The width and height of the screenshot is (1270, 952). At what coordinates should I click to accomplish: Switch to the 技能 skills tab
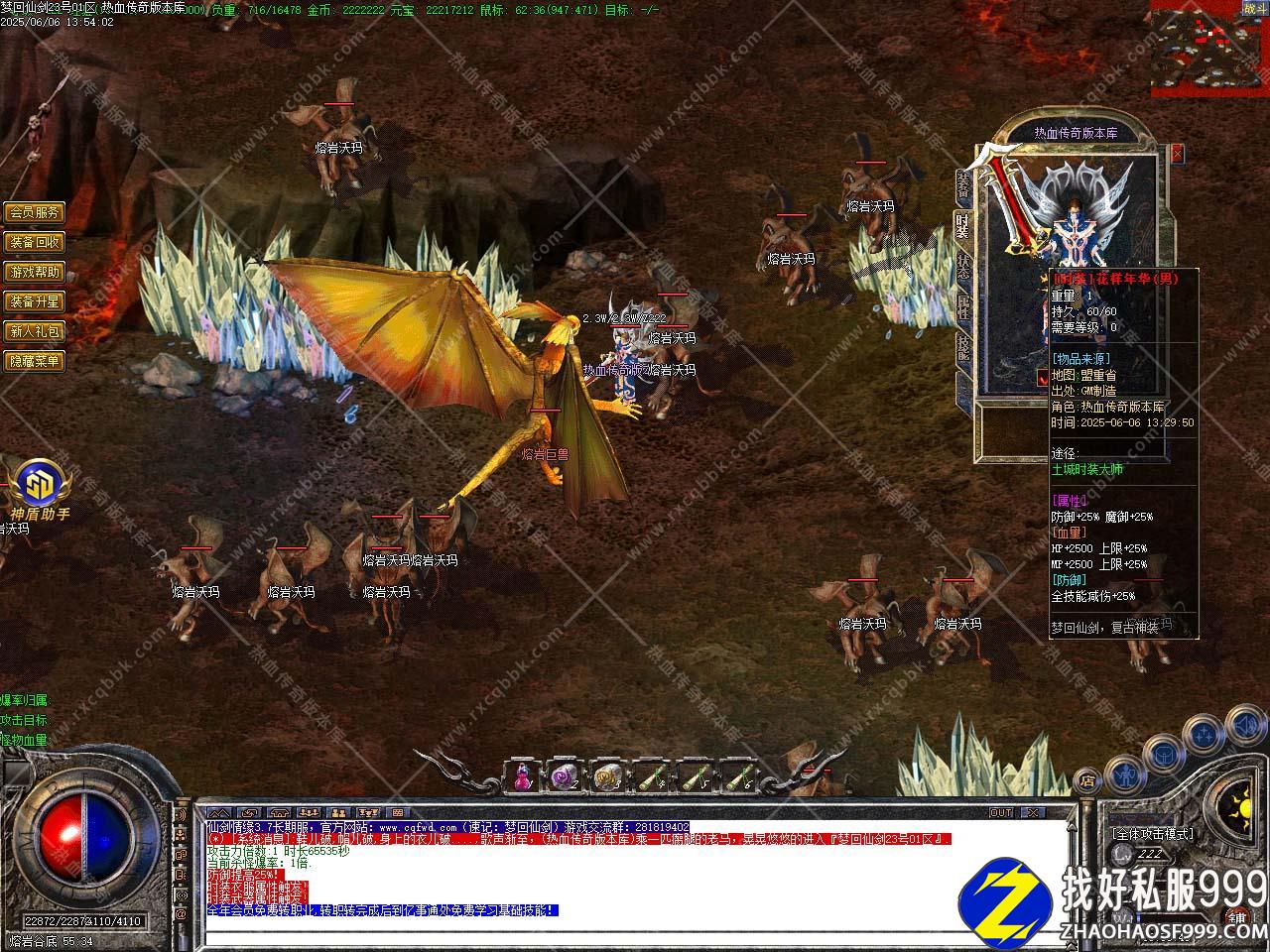(962, 348)
